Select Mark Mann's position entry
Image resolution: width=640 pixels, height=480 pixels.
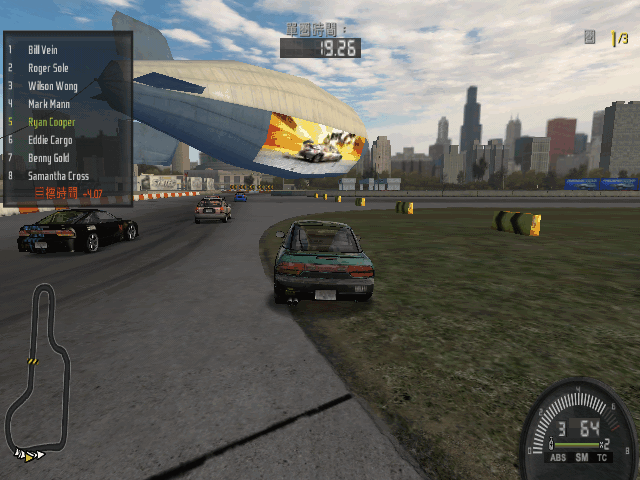point(49,104)
